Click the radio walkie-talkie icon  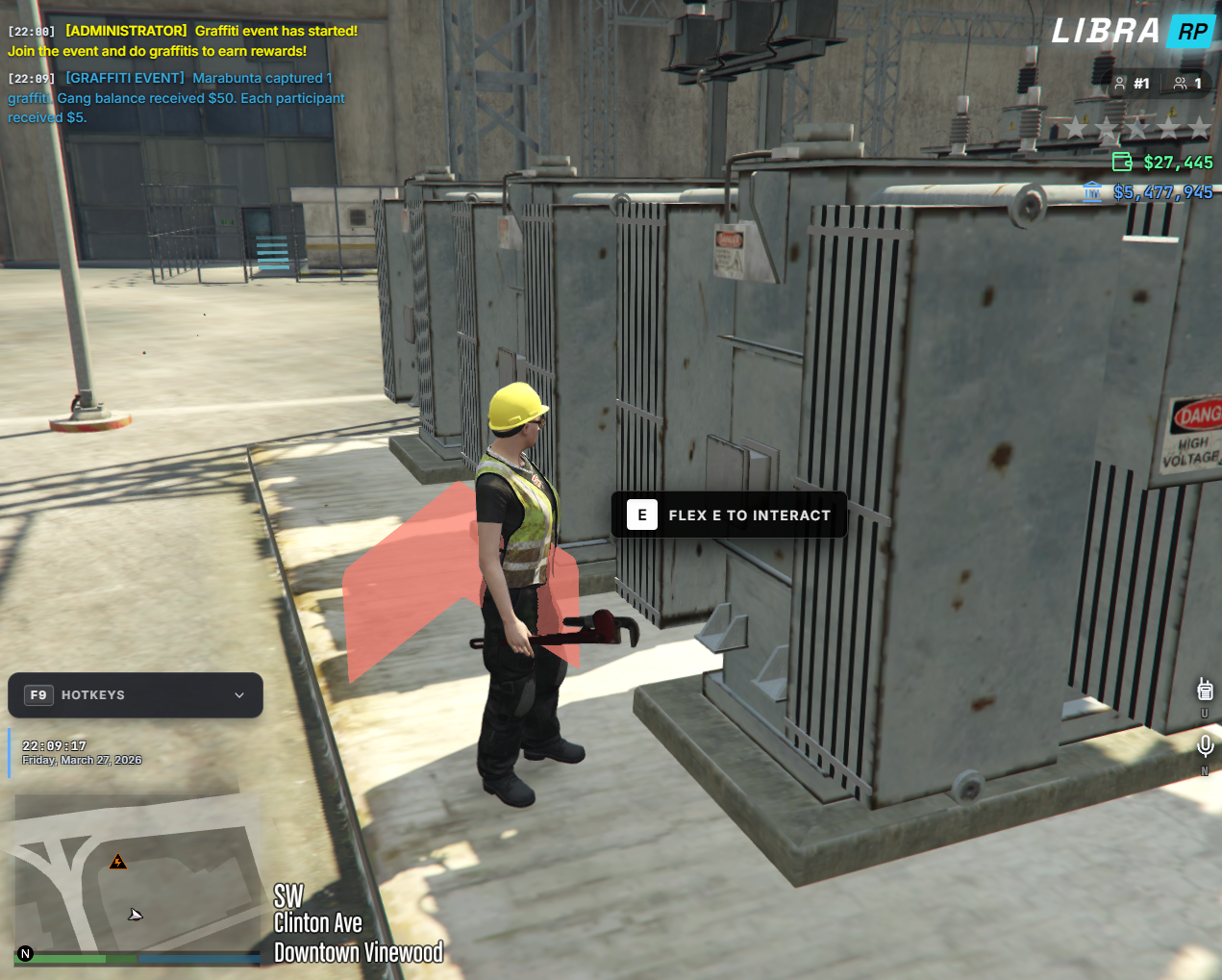click(1205, 689)
